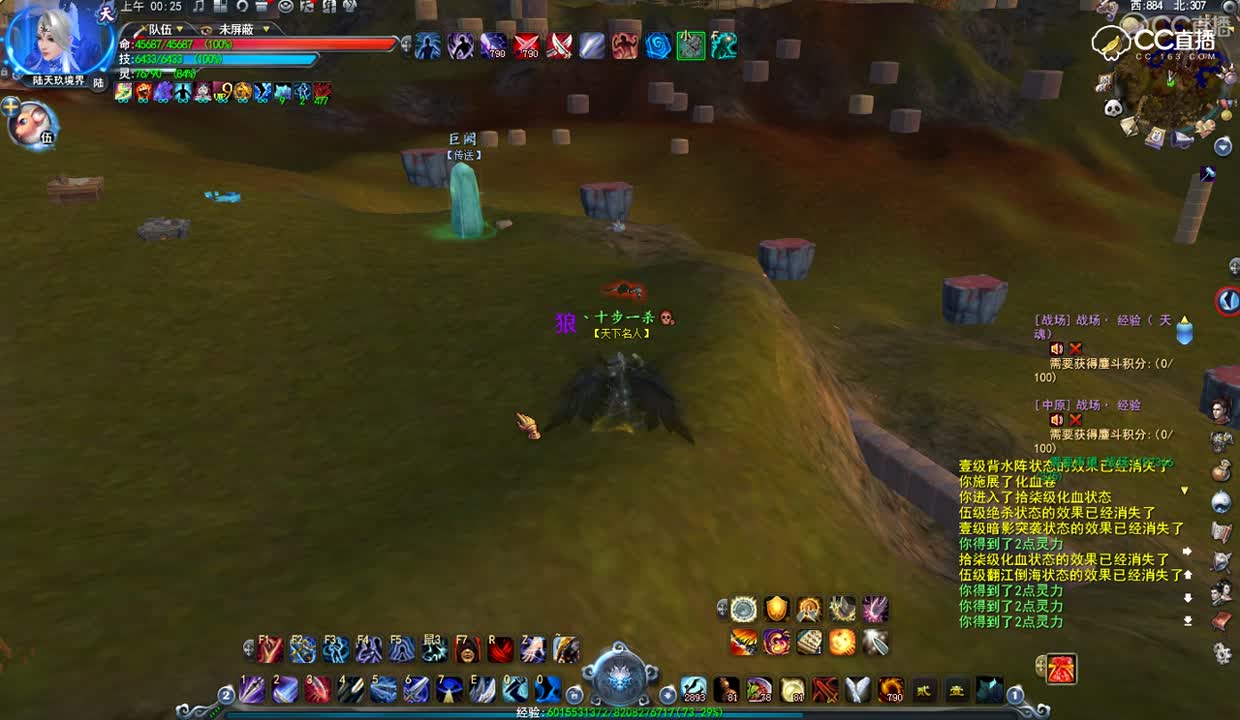The width and height of the screenshot is (1240, 720).
Task: Activate the golden shield skill icon
Action: pos(777,609)
